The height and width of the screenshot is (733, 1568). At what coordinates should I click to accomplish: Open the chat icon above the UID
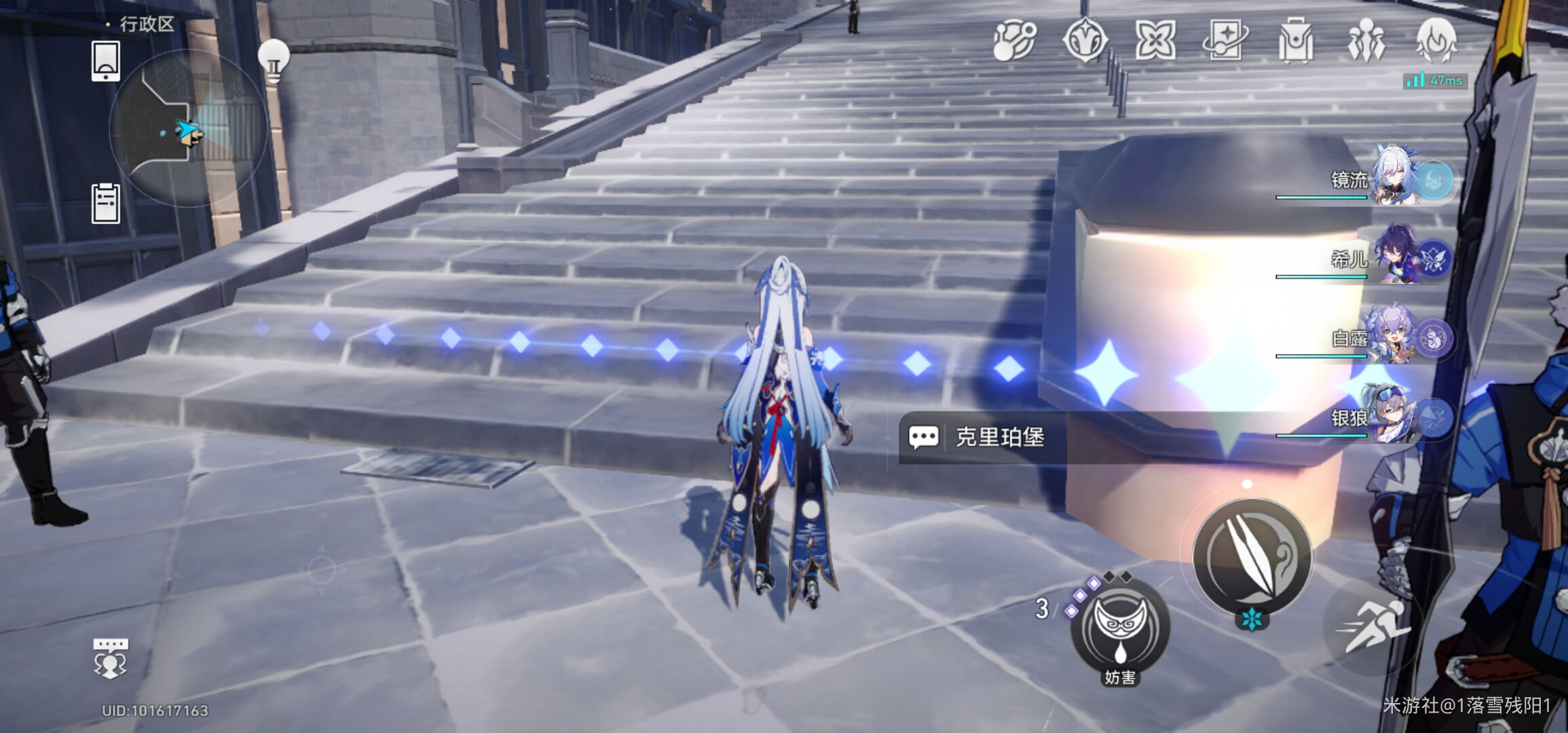pos(110,657)
